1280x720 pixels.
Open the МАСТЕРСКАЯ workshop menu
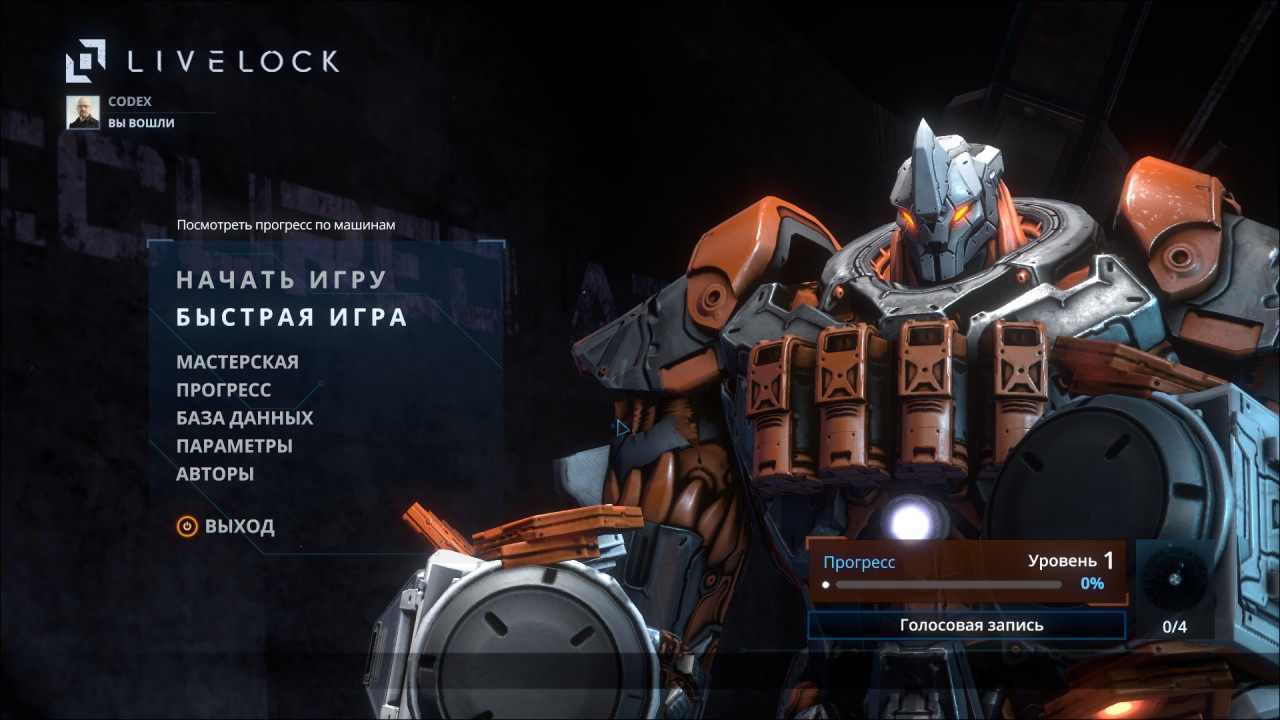(237, 362)
